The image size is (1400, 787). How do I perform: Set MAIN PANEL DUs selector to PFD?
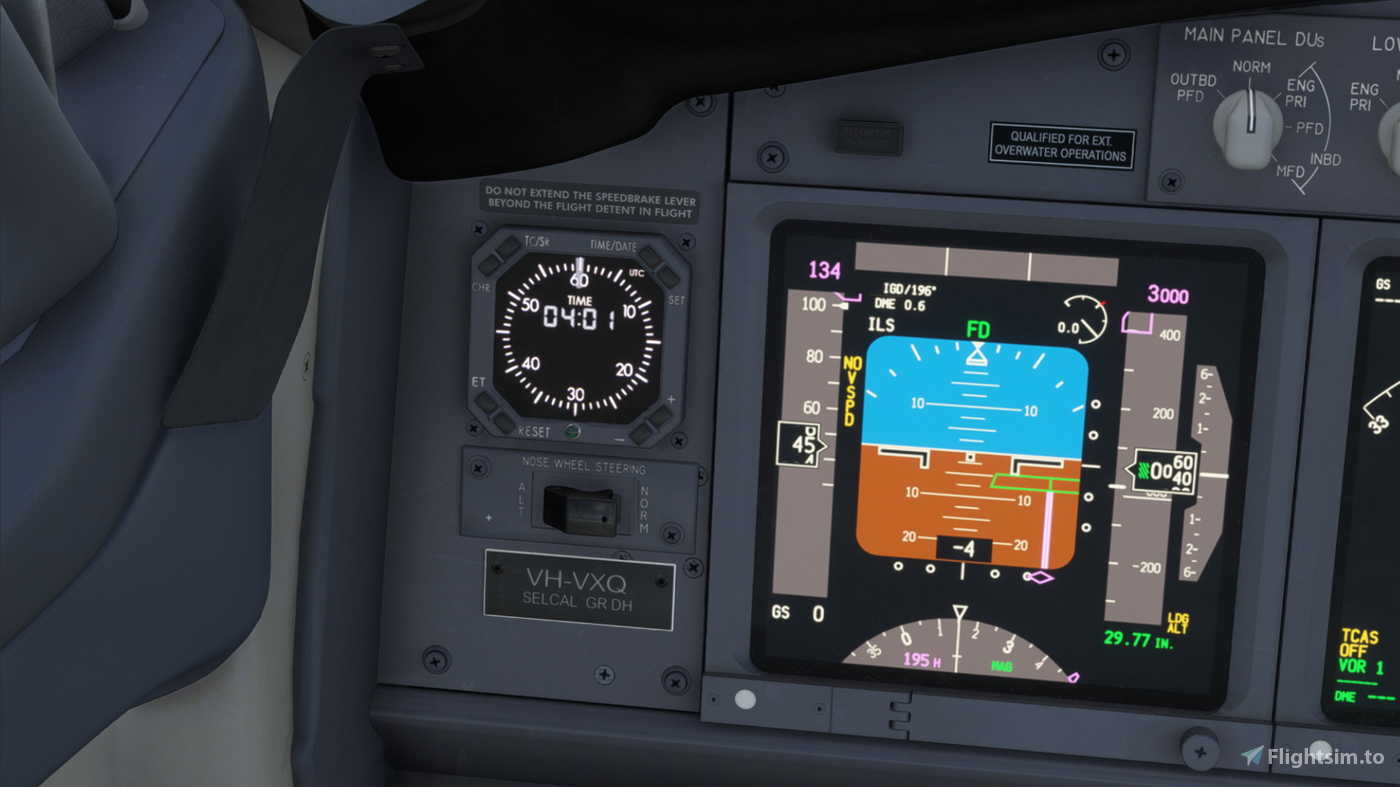(x=1311, y=129)
